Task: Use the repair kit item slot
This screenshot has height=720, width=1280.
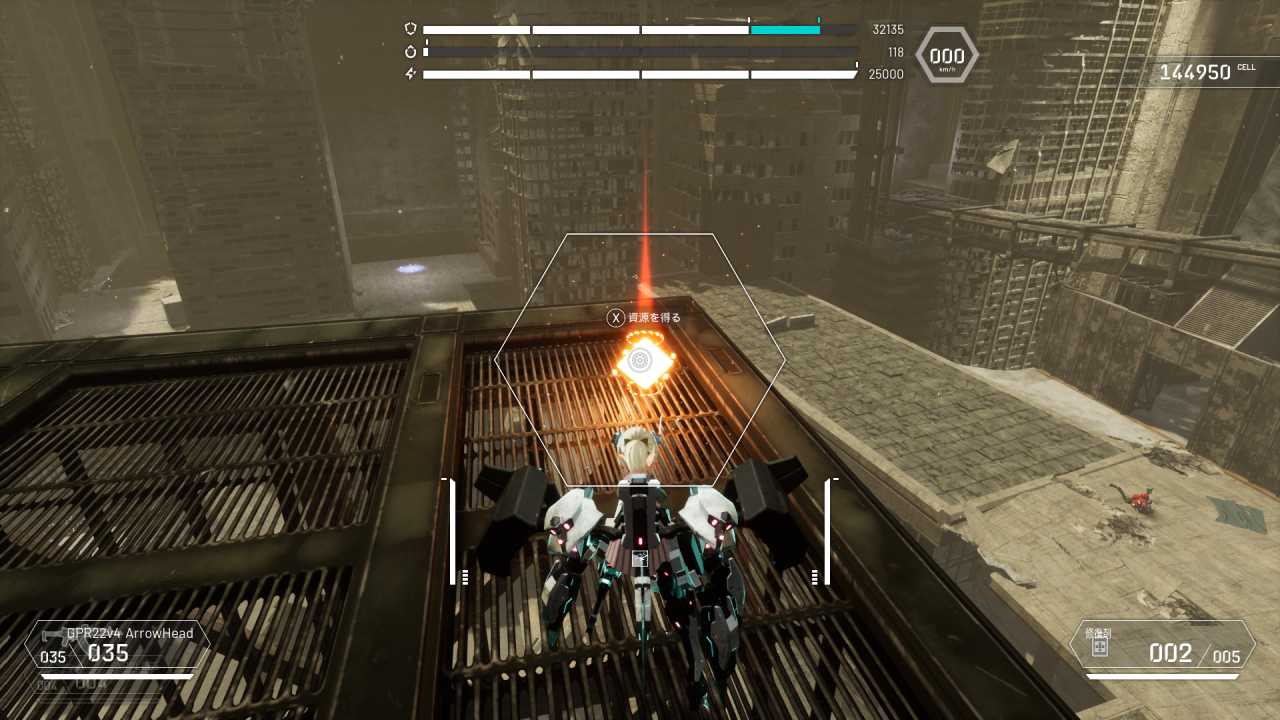Action: point(1162,645)
